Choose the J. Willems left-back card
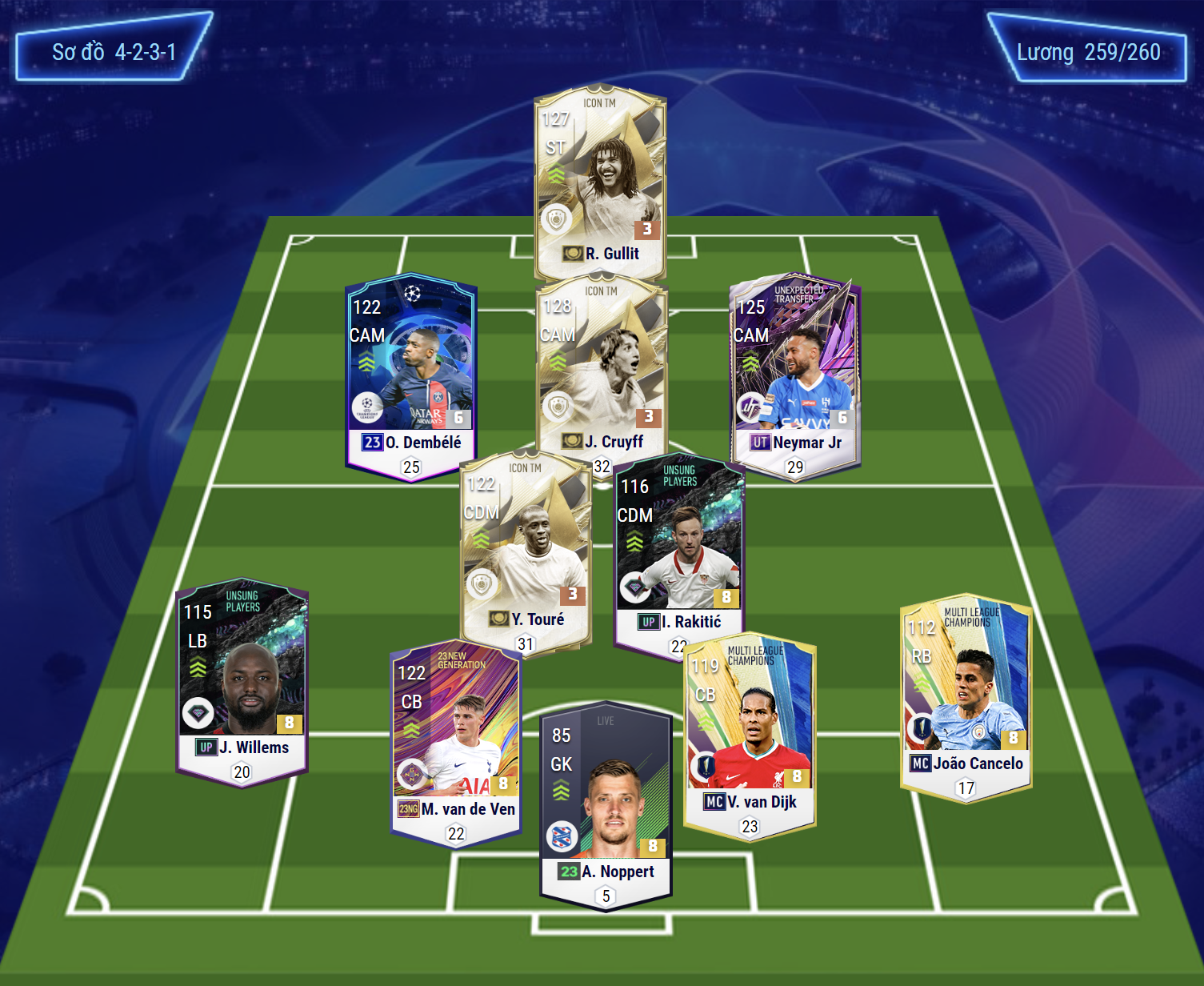This screenshot has width=1204, height=986. 242,680
